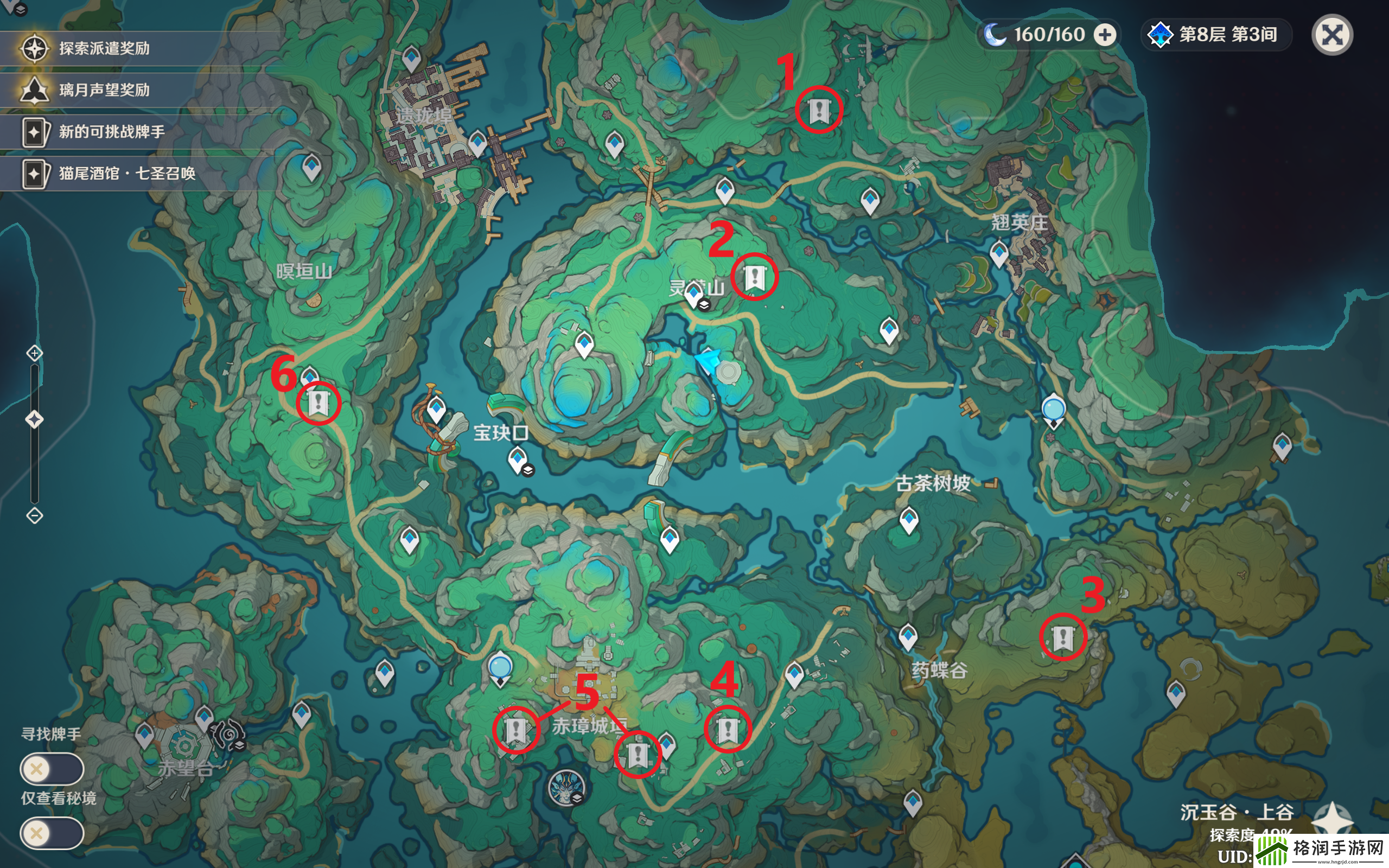The width and height of the screenshot is (1389, 868).
Task: Open the 猫尾酒馆·七圣召唤 entry
Action: (x=126, y=174)
